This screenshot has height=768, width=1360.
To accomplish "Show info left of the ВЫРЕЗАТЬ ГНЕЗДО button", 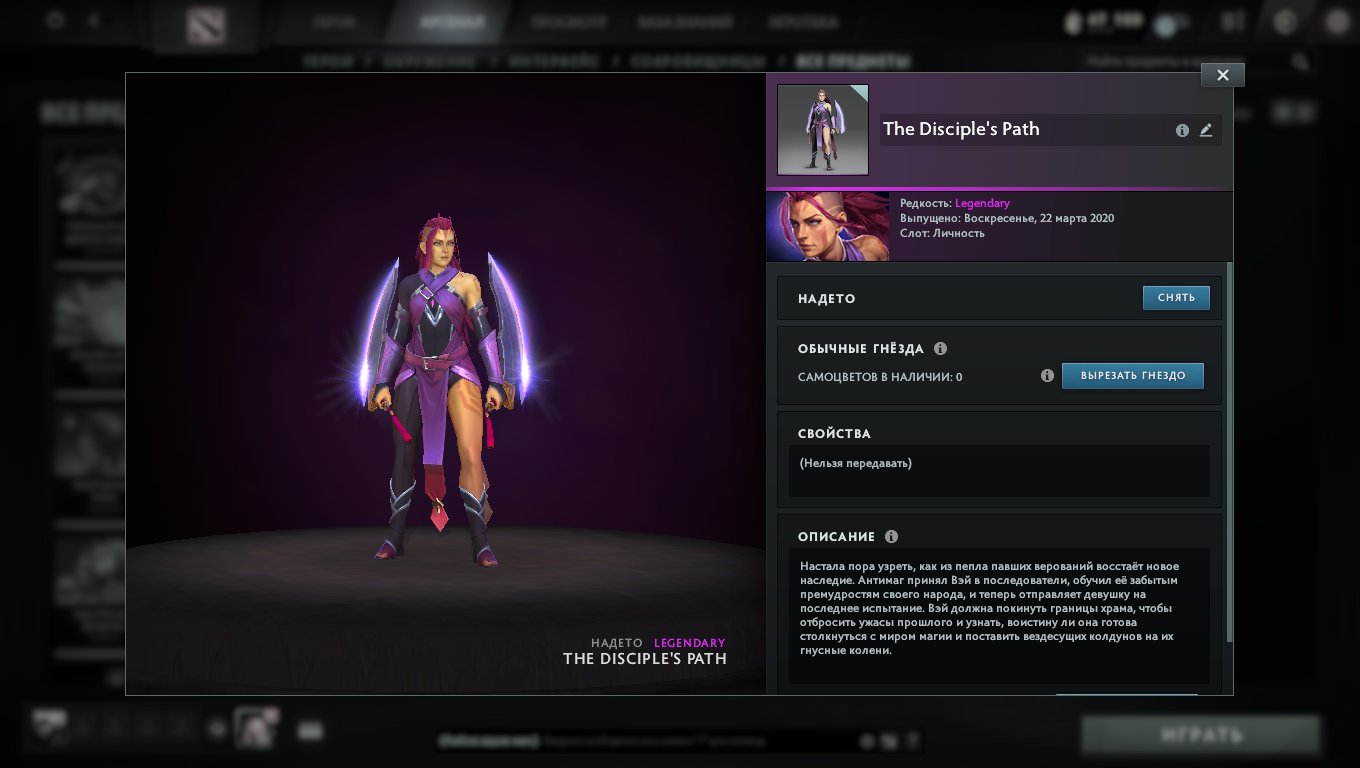I will coord(1047,376).
